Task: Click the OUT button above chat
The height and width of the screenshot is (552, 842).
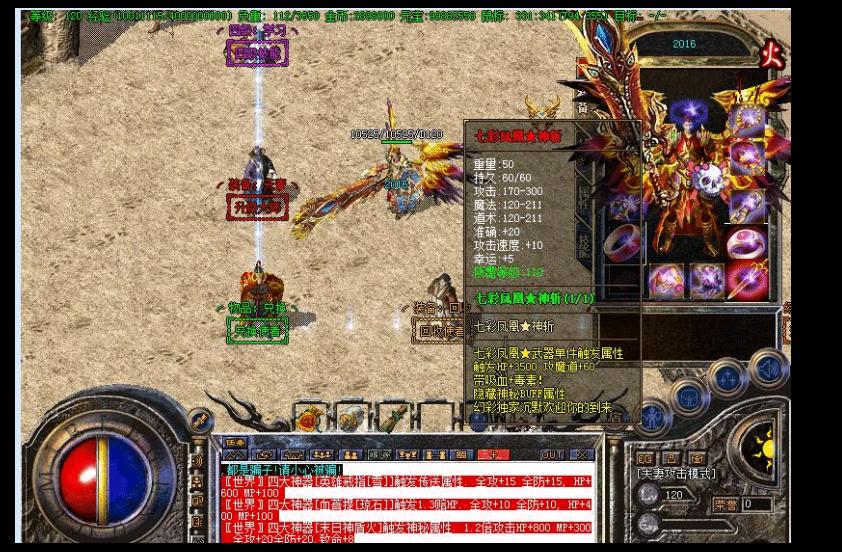Action: (x=550, y=455)
